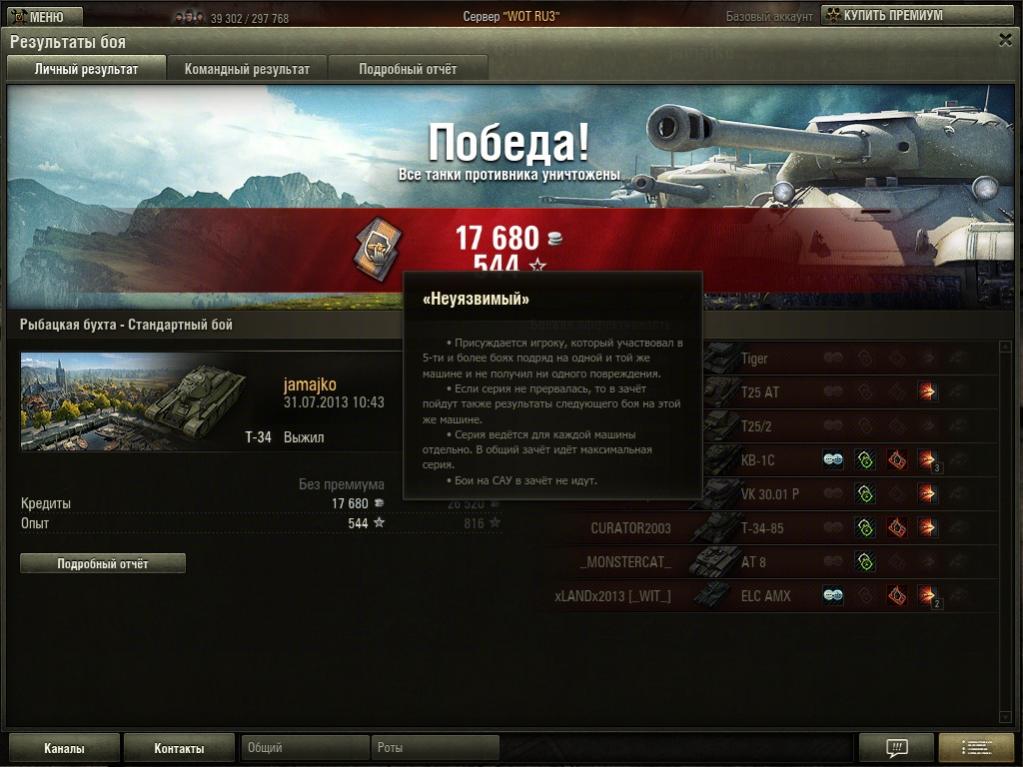1023x767 pixels.
Task: Open the Контакты list
Action: [179, 748]
